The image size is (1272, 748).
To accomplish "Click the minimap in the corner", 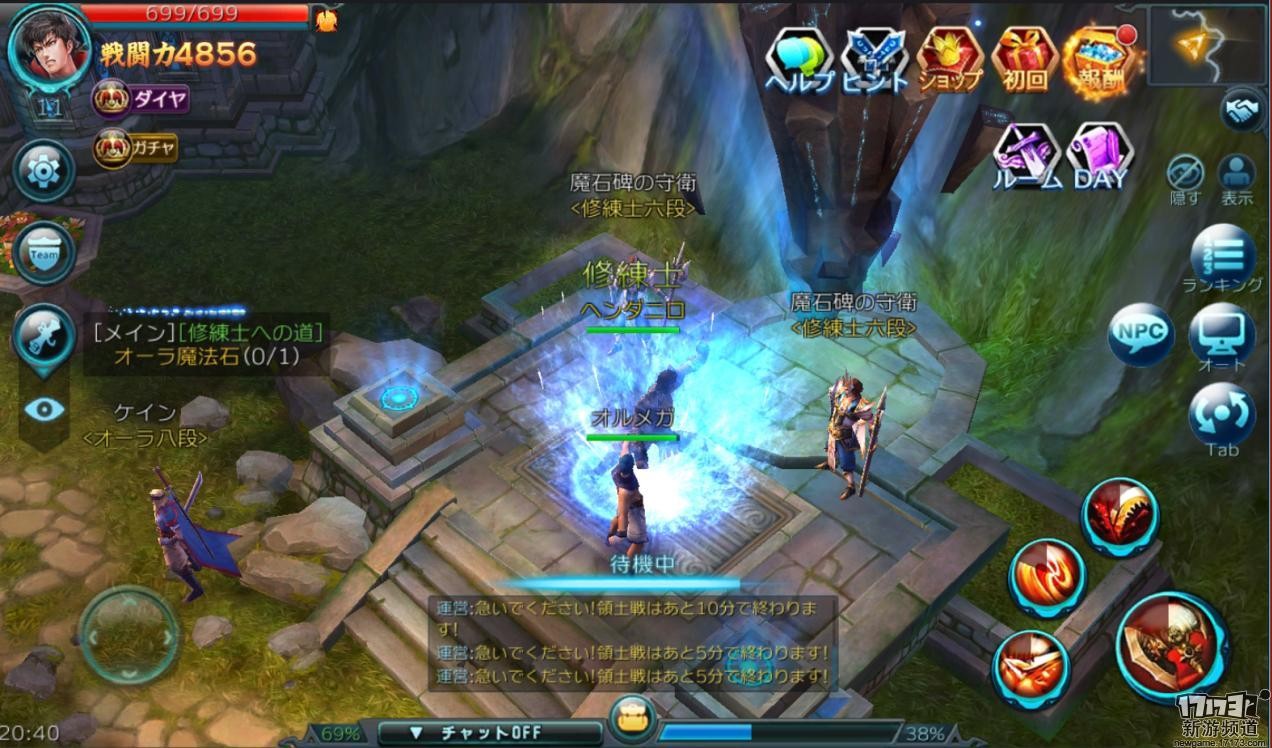I will point(1208,45).
